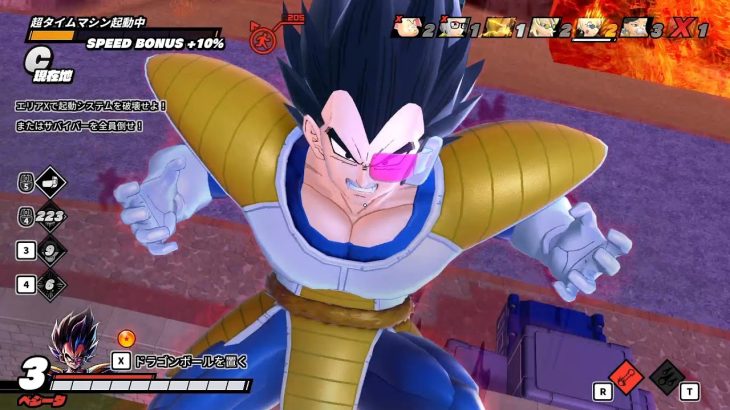
Task: Click the white diamond skill icon
Action: tap(50, 182)
